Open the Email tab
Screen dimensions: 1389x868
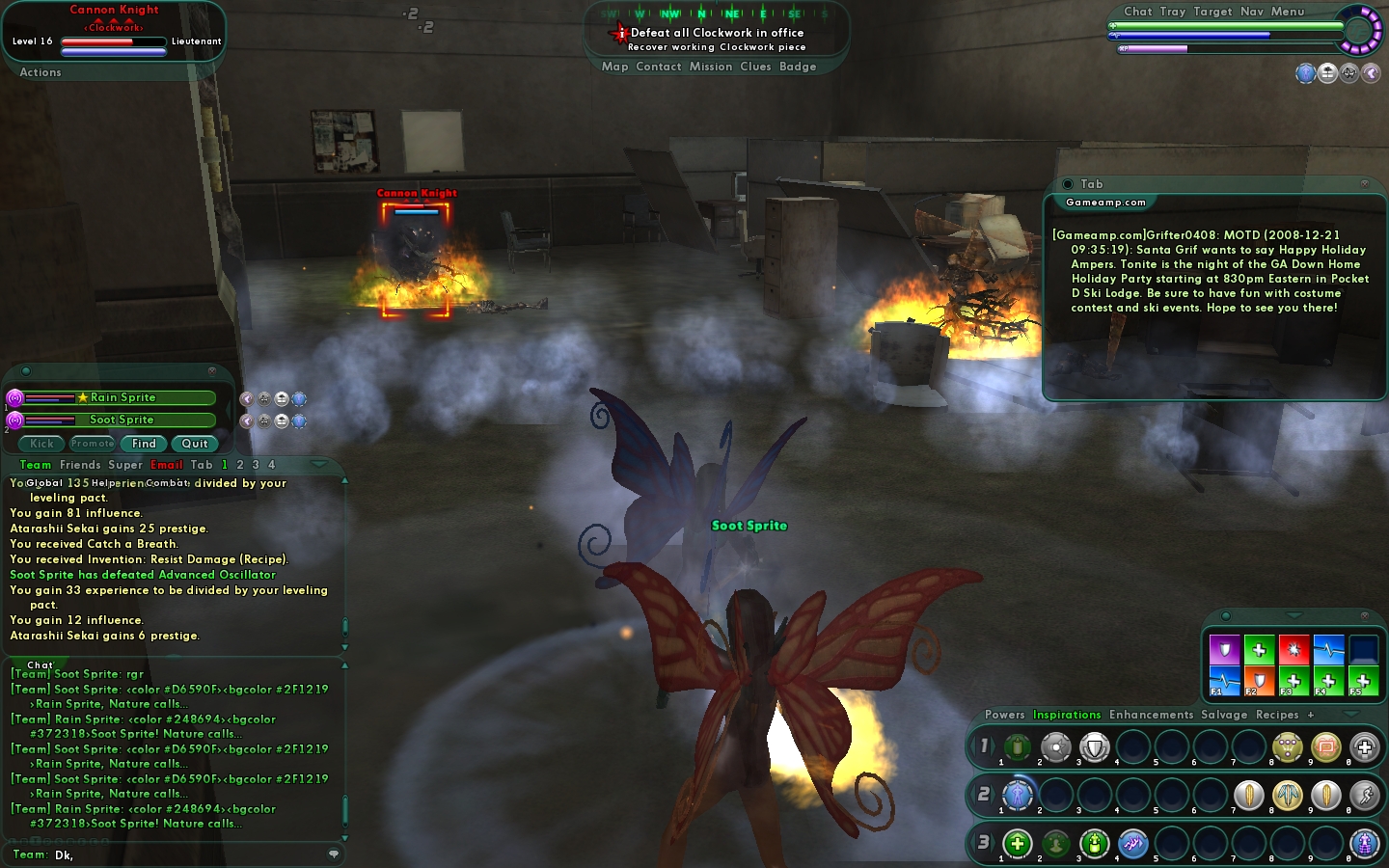pos(166,465)
